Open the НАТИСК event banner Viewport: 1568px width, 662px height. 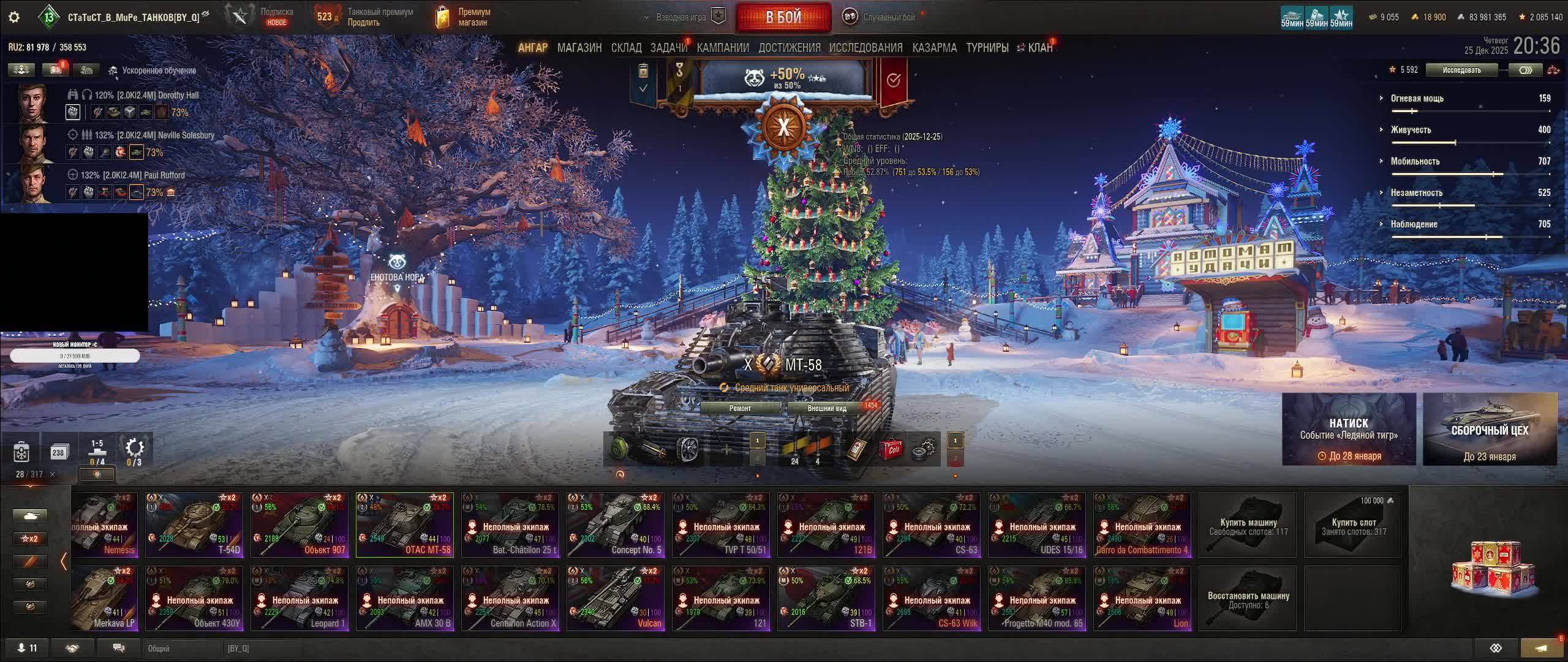click(1349, 429)
